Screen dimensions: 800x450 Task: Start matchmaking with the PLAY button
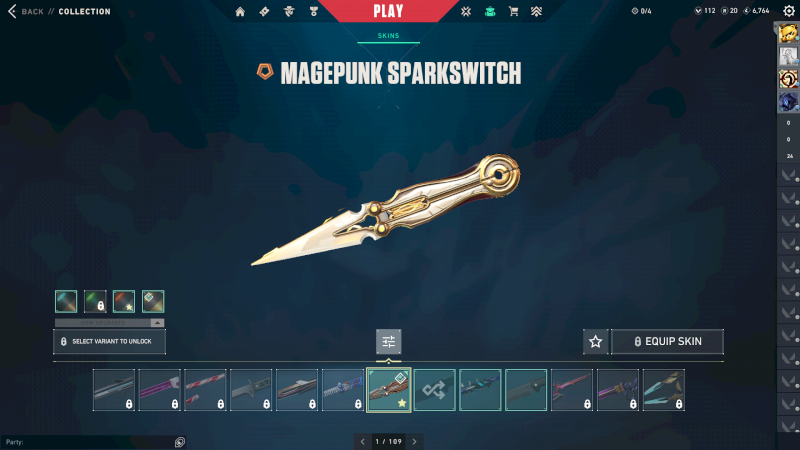pos(388,11)
